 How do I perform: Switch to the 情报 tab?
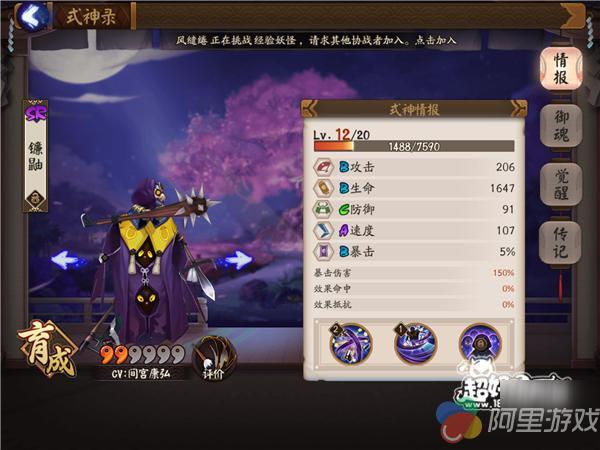[x=561, y=68]
